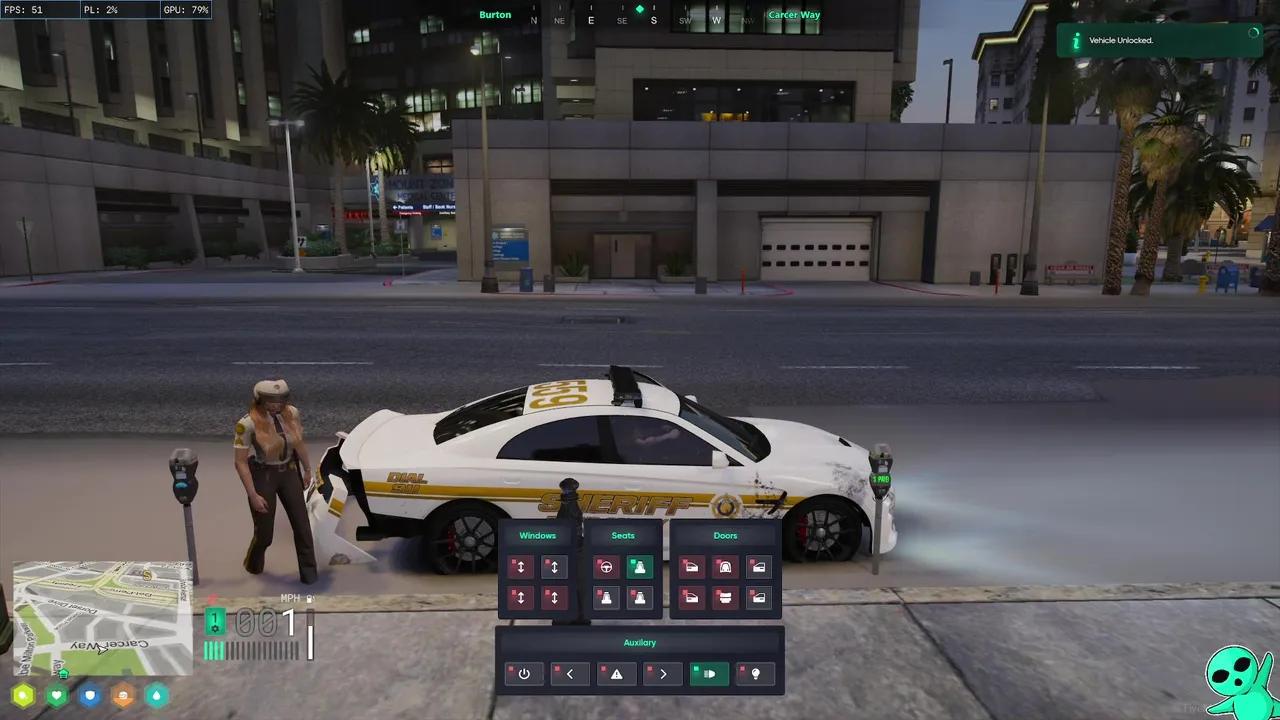Switch on the interior light bulb
1280x720 pixels.
click(x=755, y=674)
